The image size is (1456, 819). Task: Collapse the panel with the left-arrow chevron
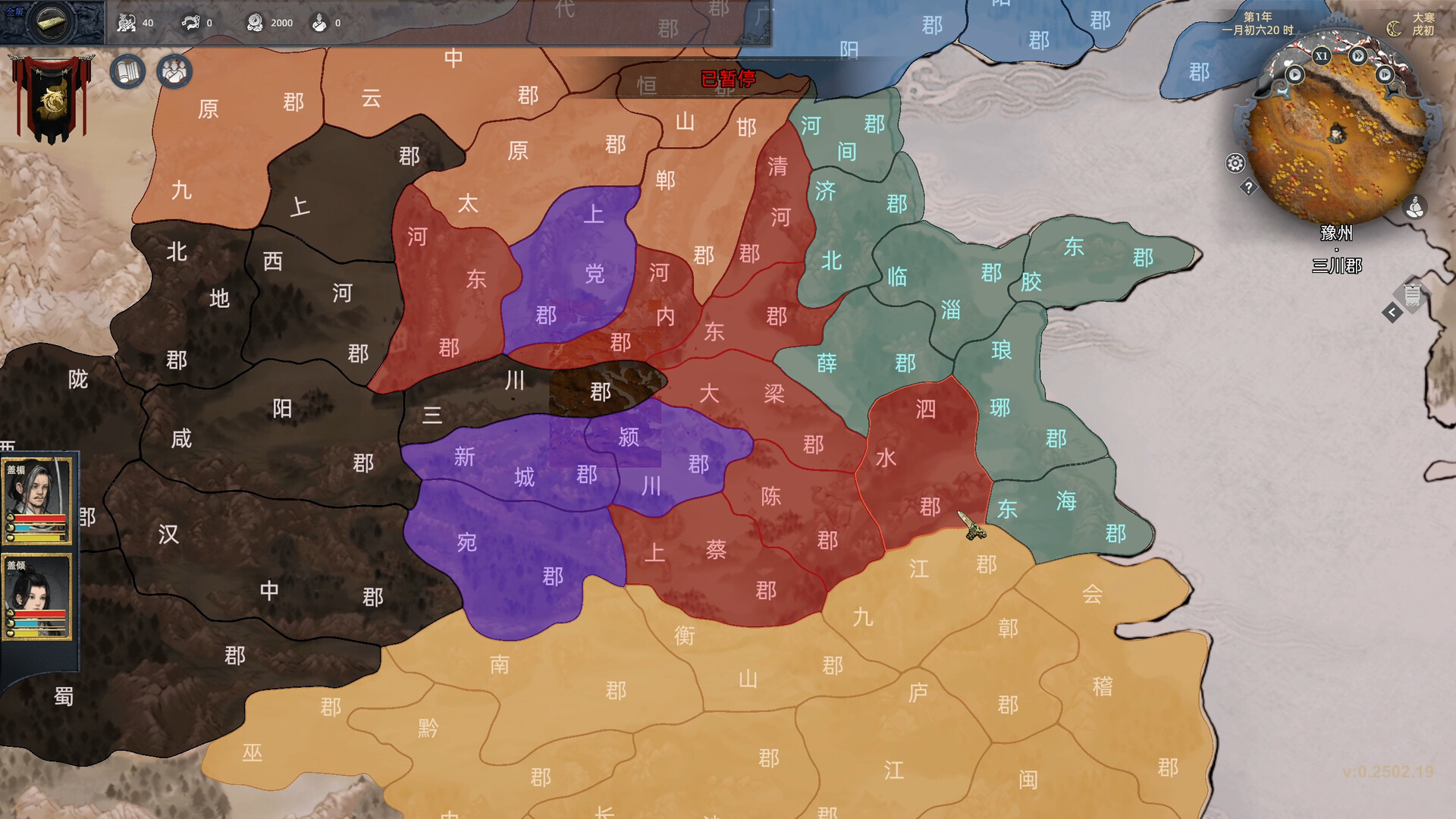pyautogui.click(x=1392, y=311)
